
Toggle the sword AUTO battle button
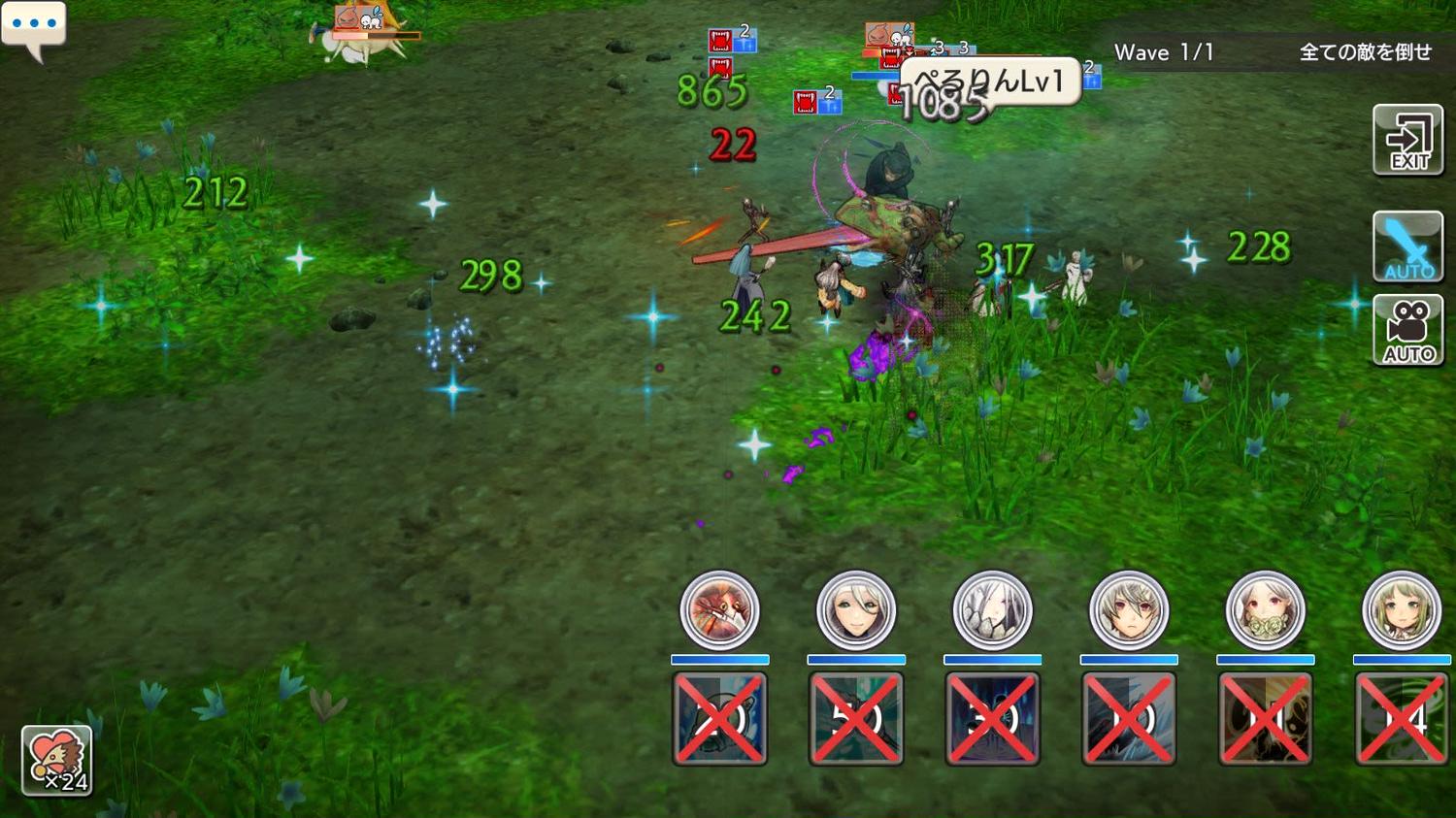(x=1407, y=246)
